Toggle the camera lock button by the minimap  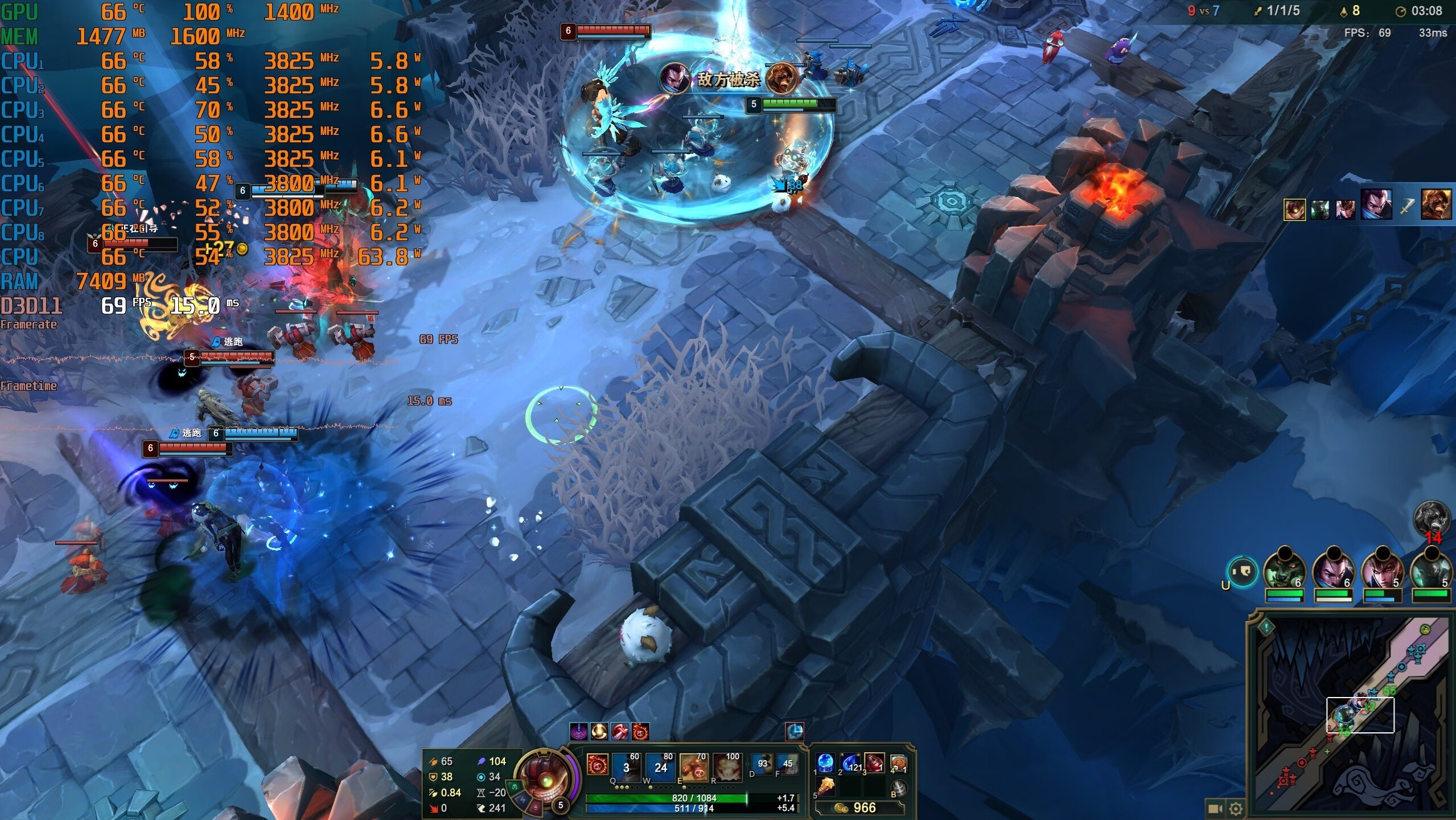coord(1215,809)
